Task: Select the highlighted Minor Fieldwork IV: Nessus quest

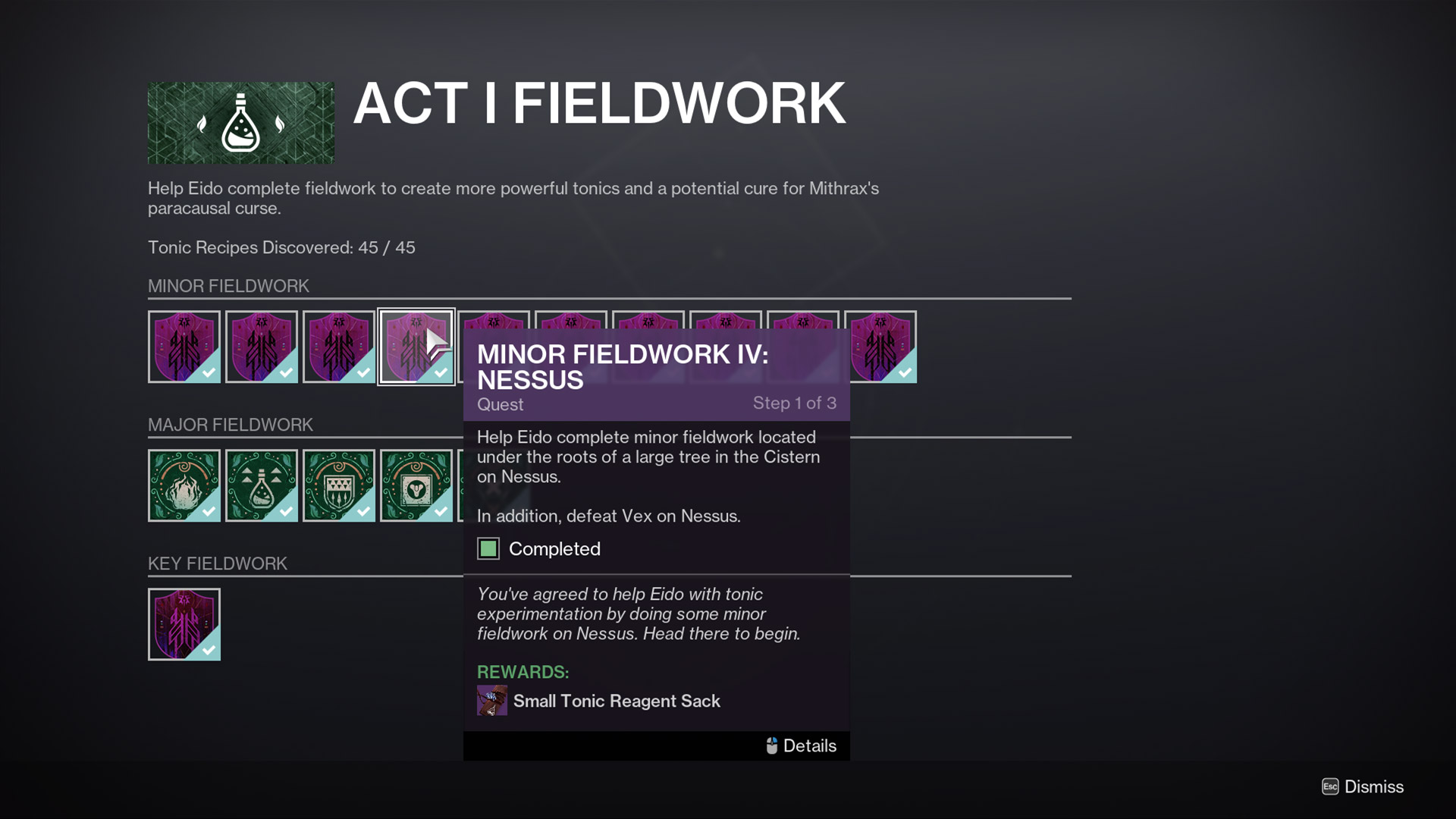Action: pyautogui.click(x=416, y=347)
